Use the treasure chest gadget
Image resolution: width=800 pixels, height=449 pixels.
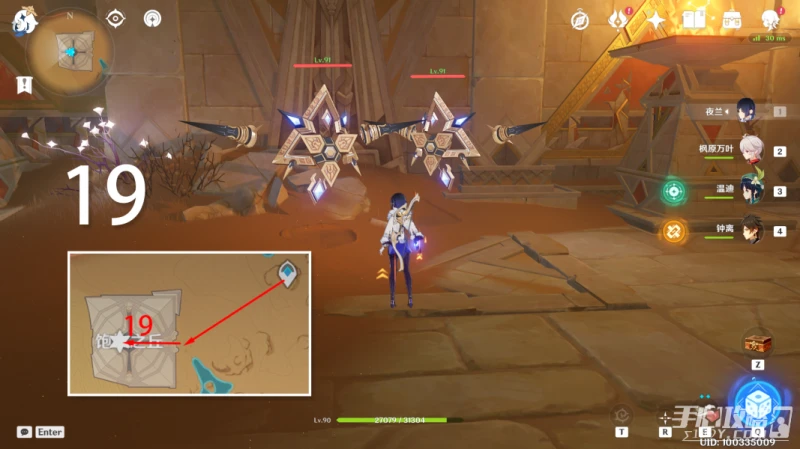click(x=757, y=344)
